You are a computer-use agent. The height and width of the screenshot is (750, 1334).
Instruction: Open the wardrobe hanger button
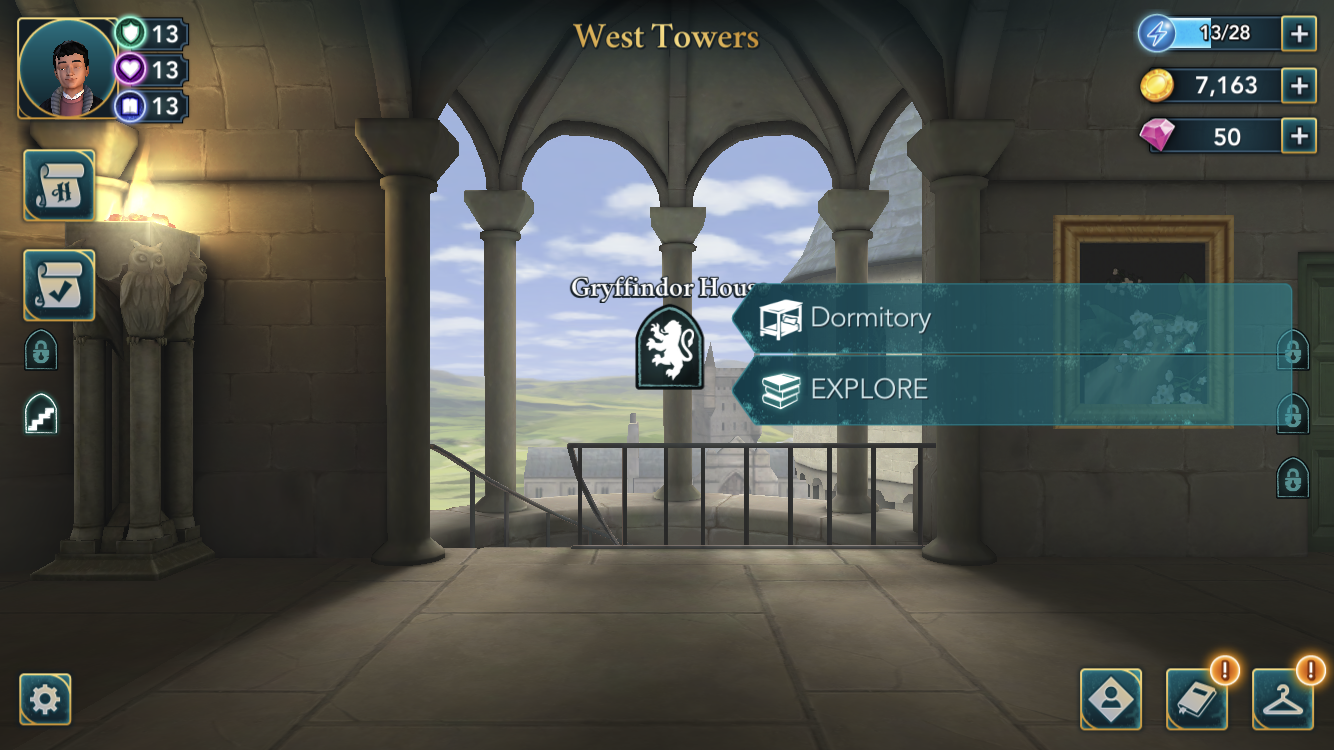[1283, 699]
